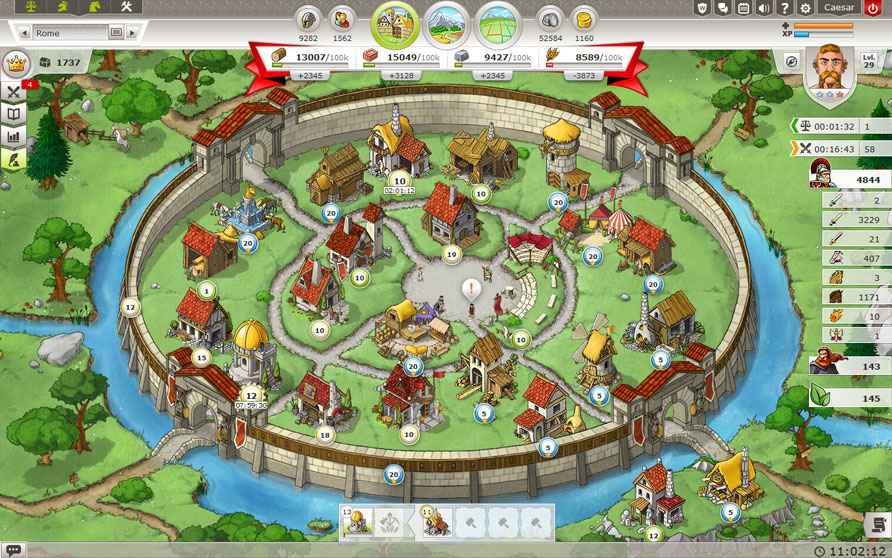Select next village with right arrow
Image resolution: width=892 pixels, height=558 pixels.
133,32
